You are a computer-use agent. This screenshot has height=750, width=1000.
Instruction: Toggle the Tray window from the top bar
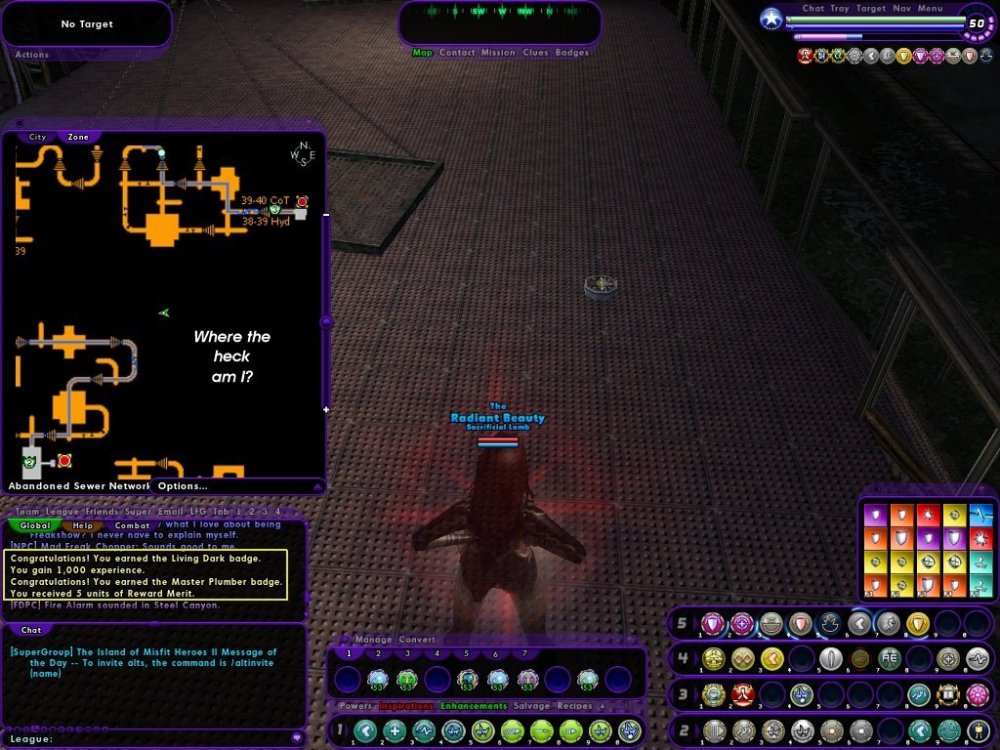pyautogui.click(x=841, y=9)
